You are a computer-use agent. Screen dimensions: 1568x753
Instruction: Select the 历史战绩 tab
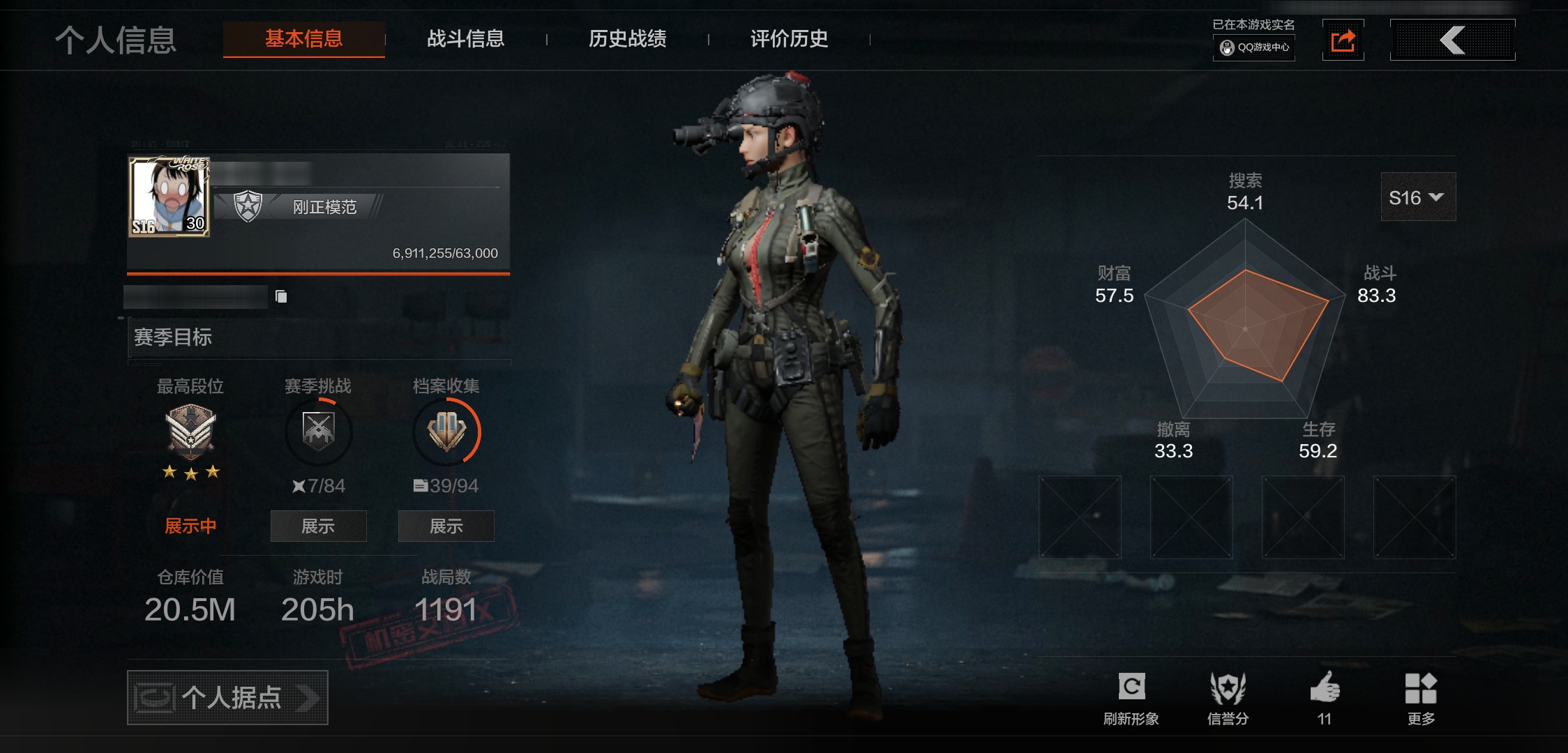[x=627, y=39]
